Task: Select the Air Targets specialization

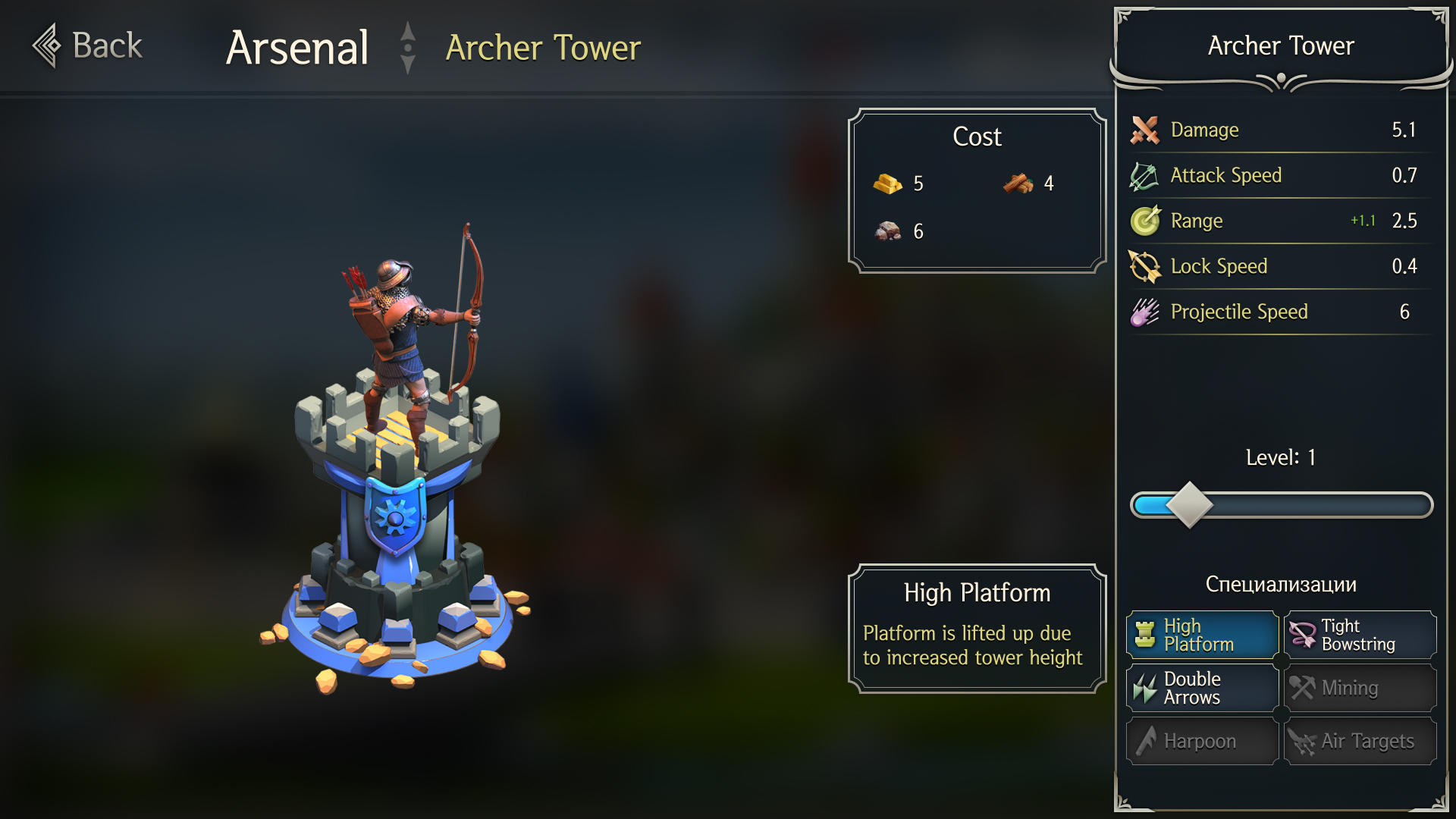Action: pos(1360,741)
